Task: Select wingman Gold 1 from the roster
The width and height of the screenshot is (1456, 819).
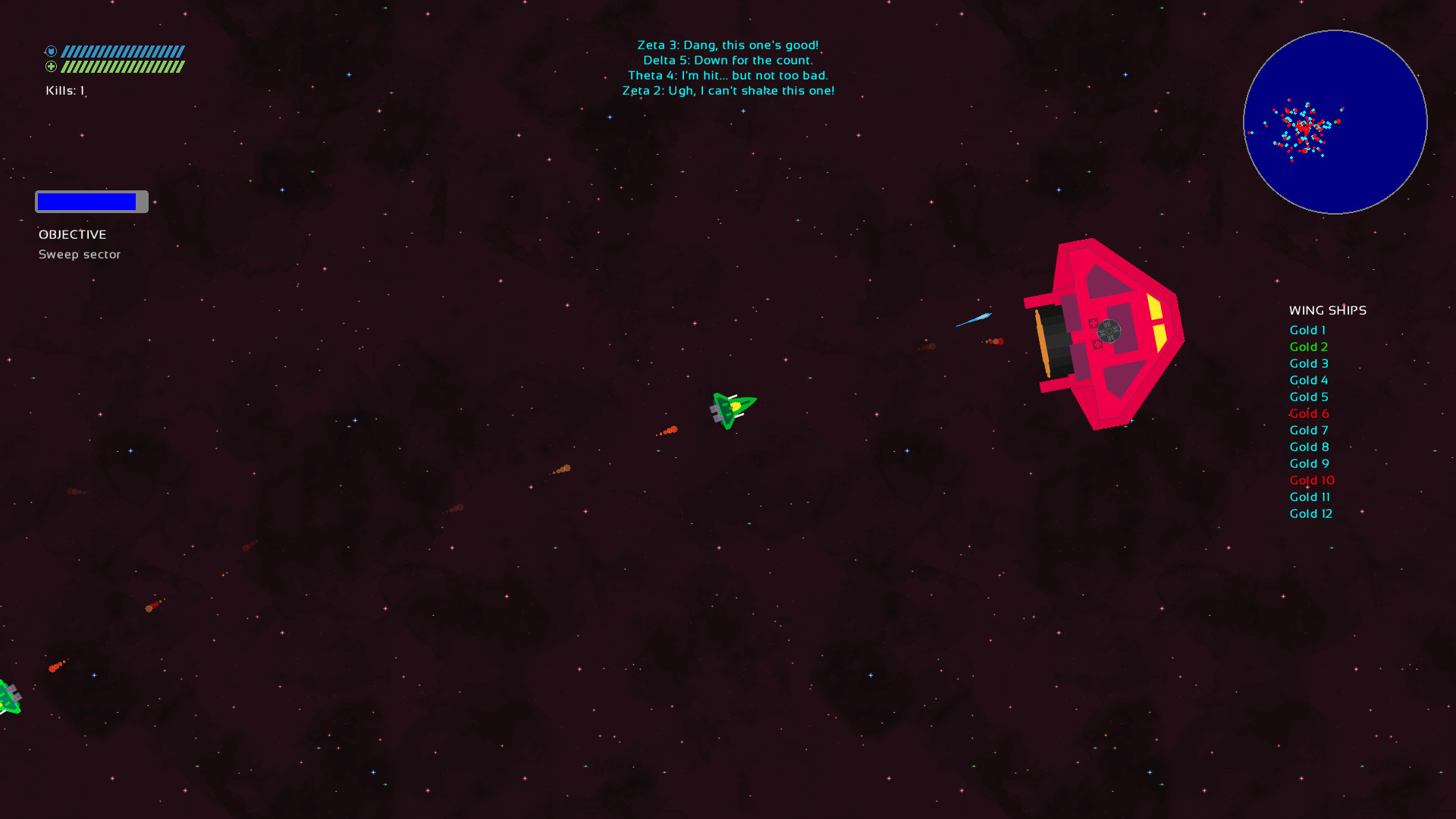Action: click(1307, 330)
